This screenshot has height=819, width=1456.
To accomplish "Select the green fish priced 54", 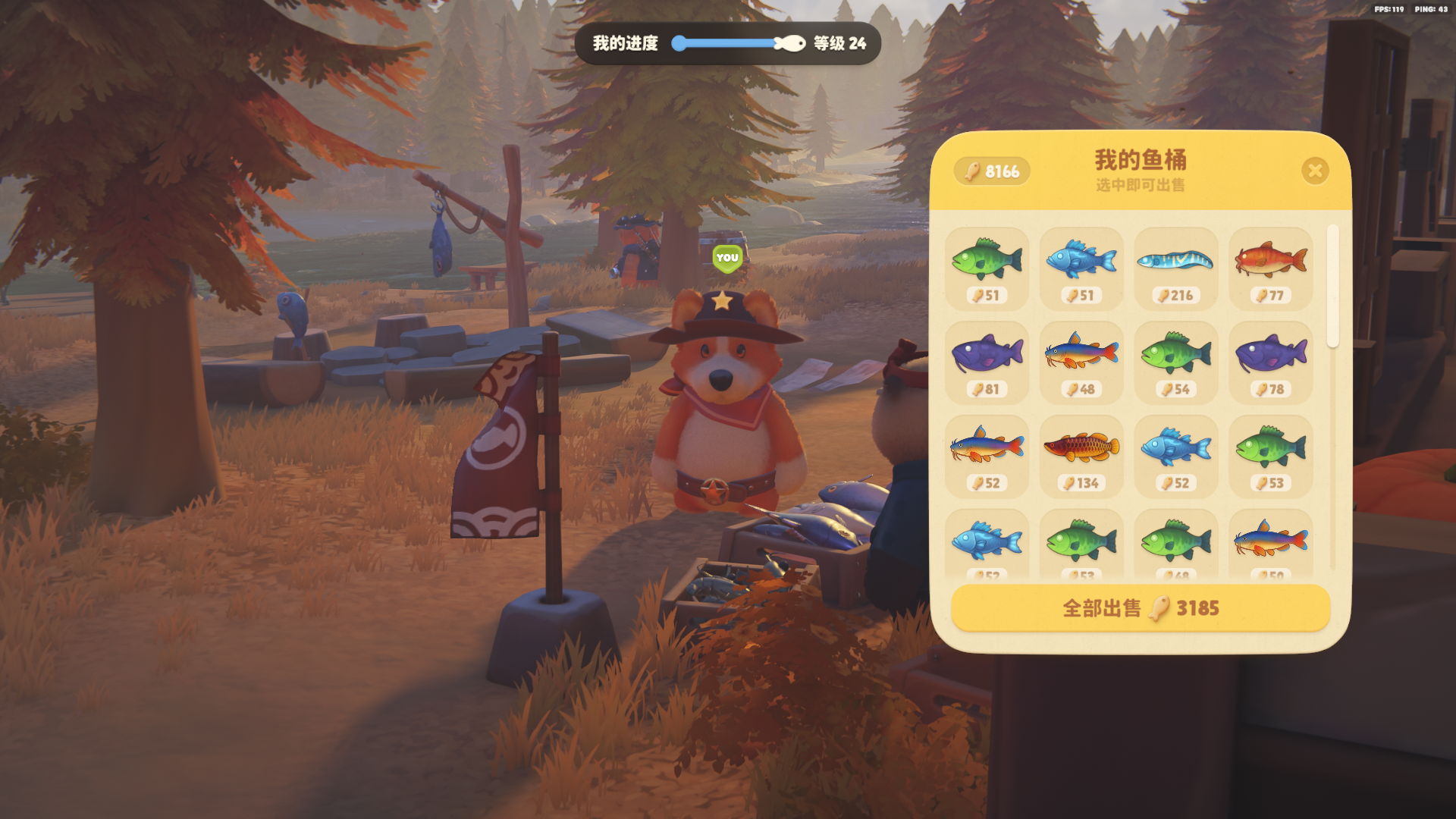I will [1175, 362].
